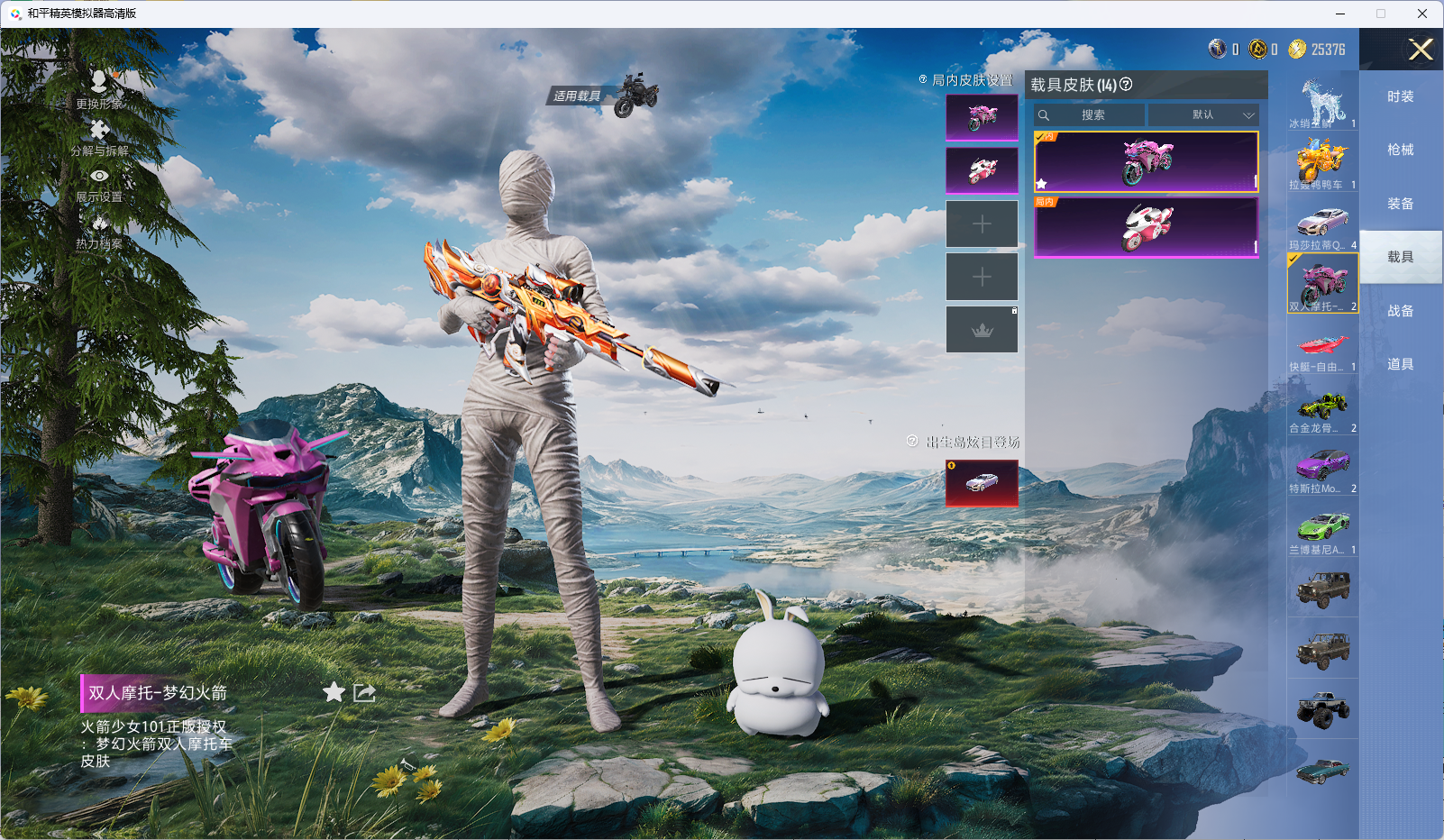This screenshot has height=840, width=1444.
Task: Open the 枪械 firearms tab
Action: pos(1400,150)
